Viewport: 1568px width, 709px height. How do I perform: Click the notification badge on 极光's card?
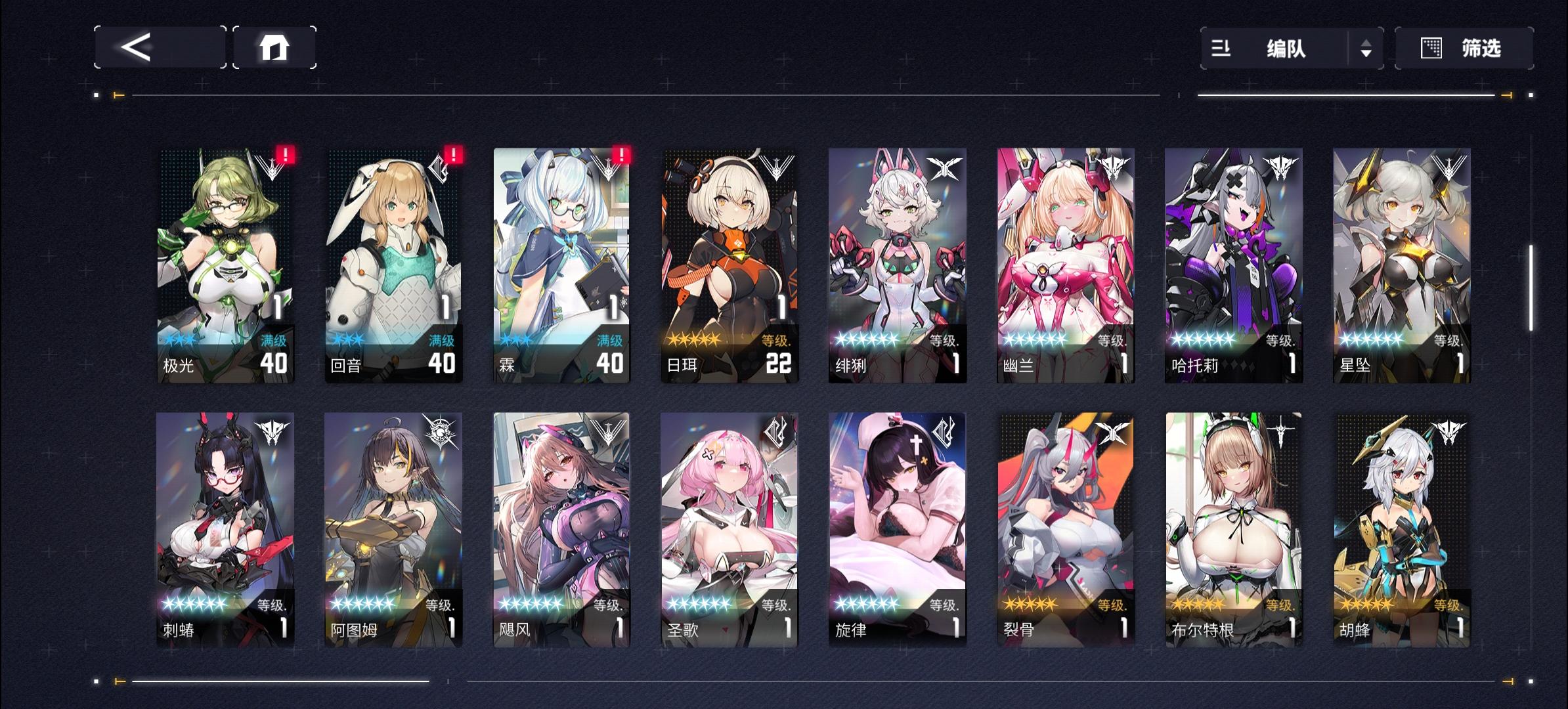(286, 156)
